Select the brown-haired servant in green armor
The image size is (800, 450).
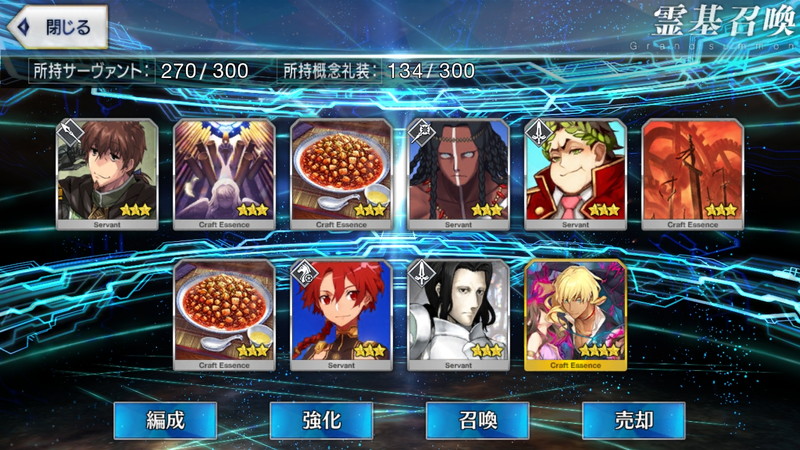click(107, 174)
